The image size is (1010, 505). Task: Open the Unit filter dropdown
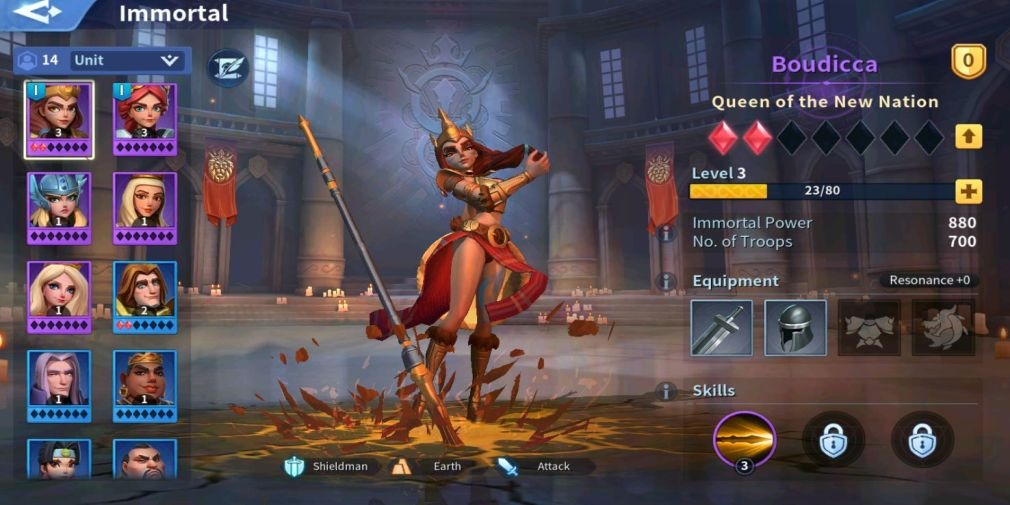point(124,60)
